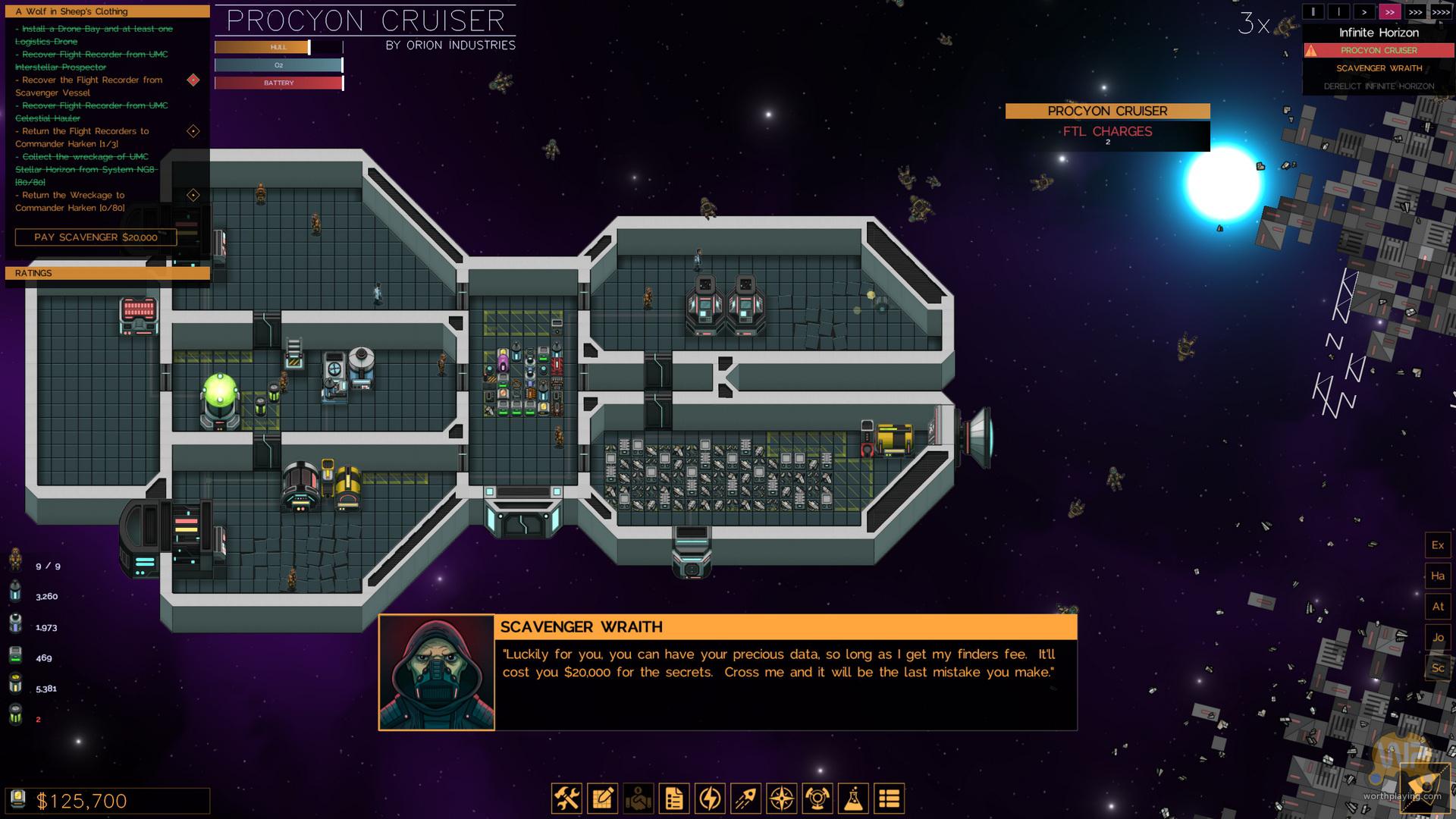Open the lightning bolt power menu
This screenshot has width=1456, height=819.
[710, 799]
